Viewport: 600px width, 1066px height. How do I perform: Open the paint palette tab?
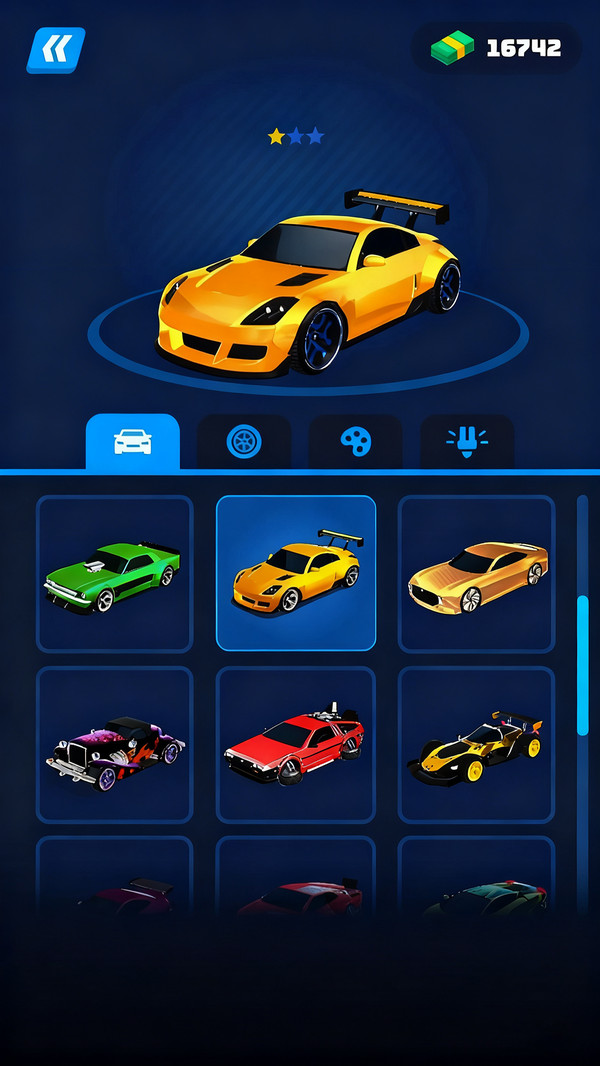point(355,442)
